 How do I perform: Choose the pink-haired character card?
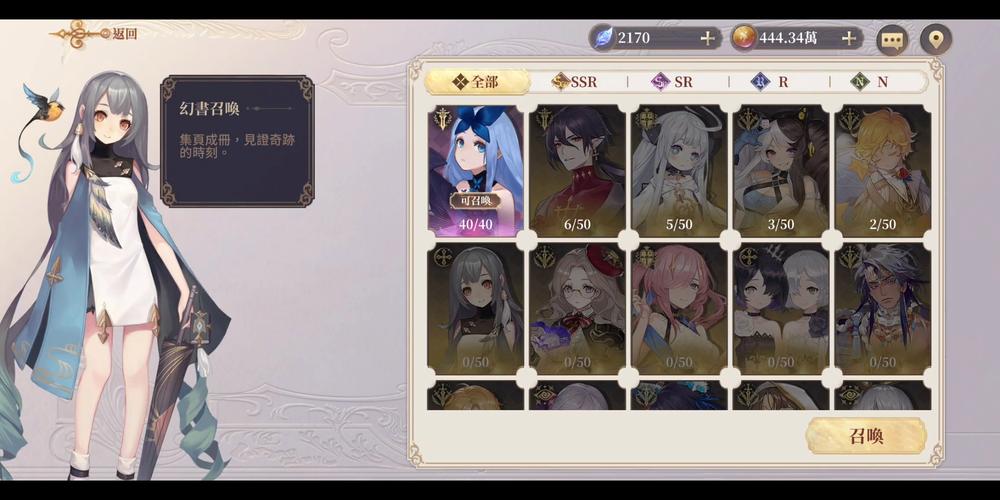click(x=679, y=308)
